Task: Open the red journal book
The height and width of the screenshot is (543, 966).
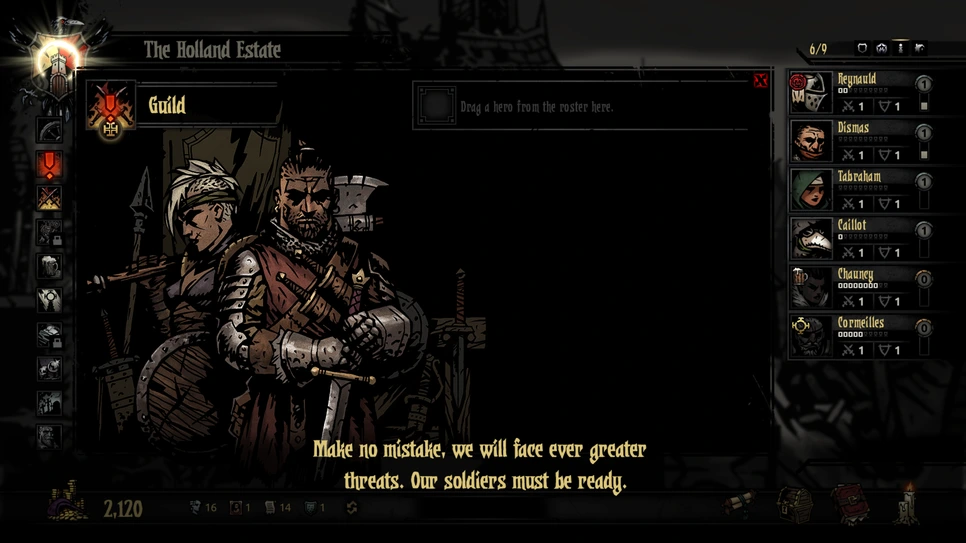Action: (x=852, y=505)
